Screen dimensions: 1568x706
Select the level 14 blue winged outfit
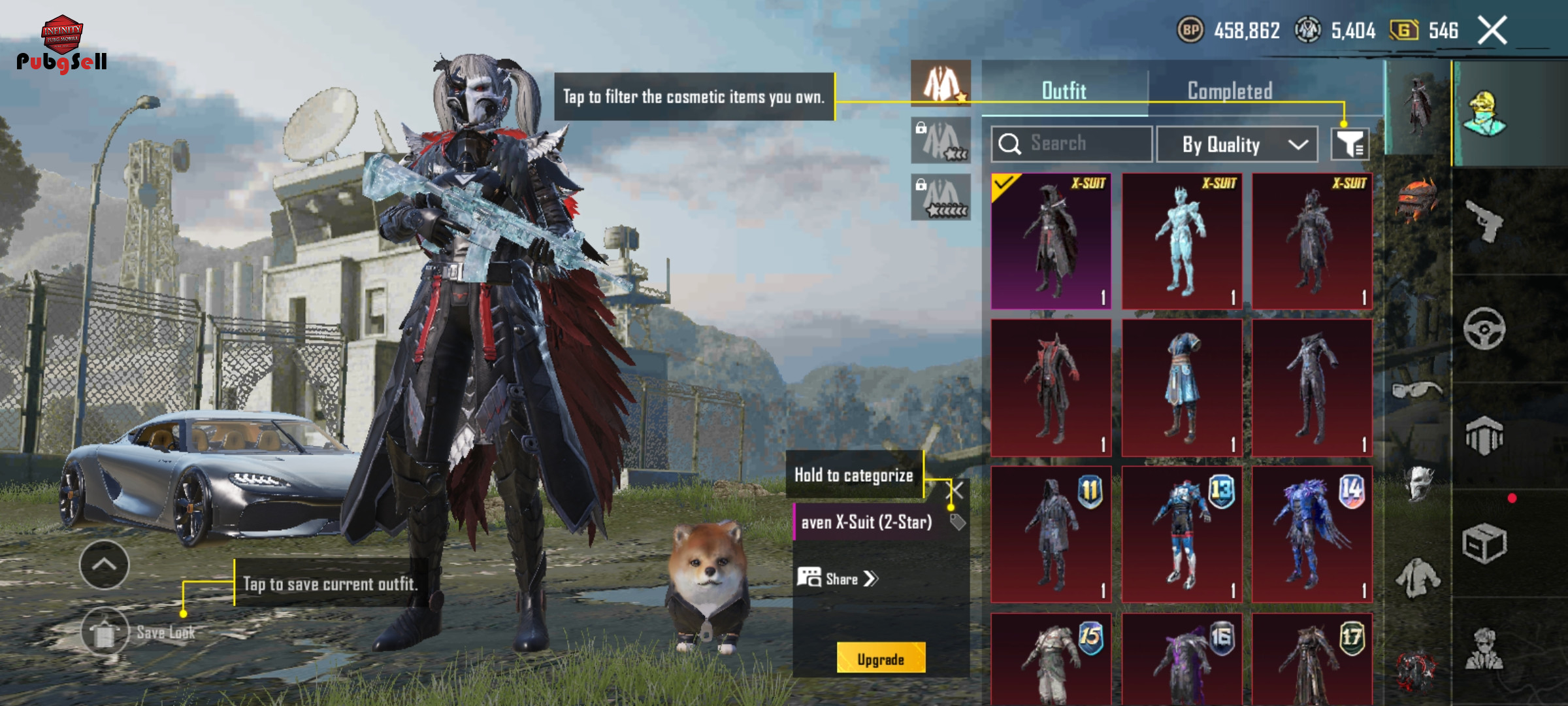point(1312,534)
